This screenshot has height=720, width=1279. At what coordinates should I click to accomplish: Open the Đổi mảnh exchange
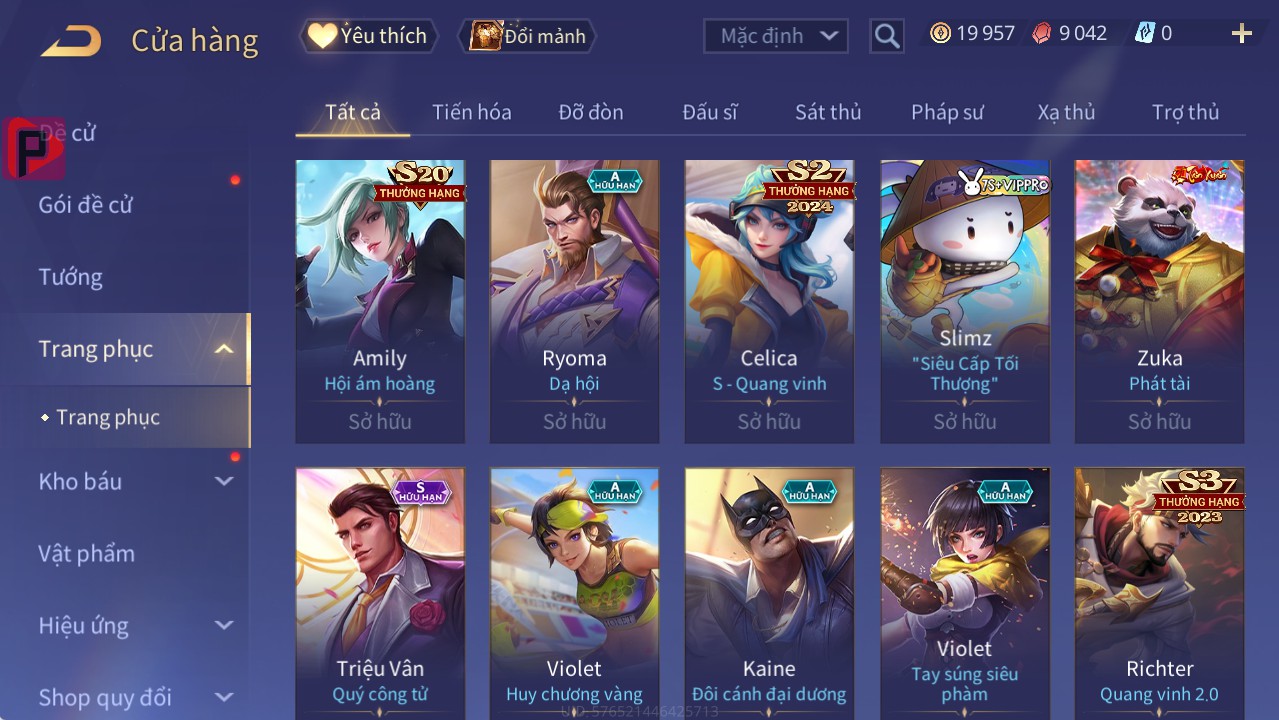tap(527, 36)
